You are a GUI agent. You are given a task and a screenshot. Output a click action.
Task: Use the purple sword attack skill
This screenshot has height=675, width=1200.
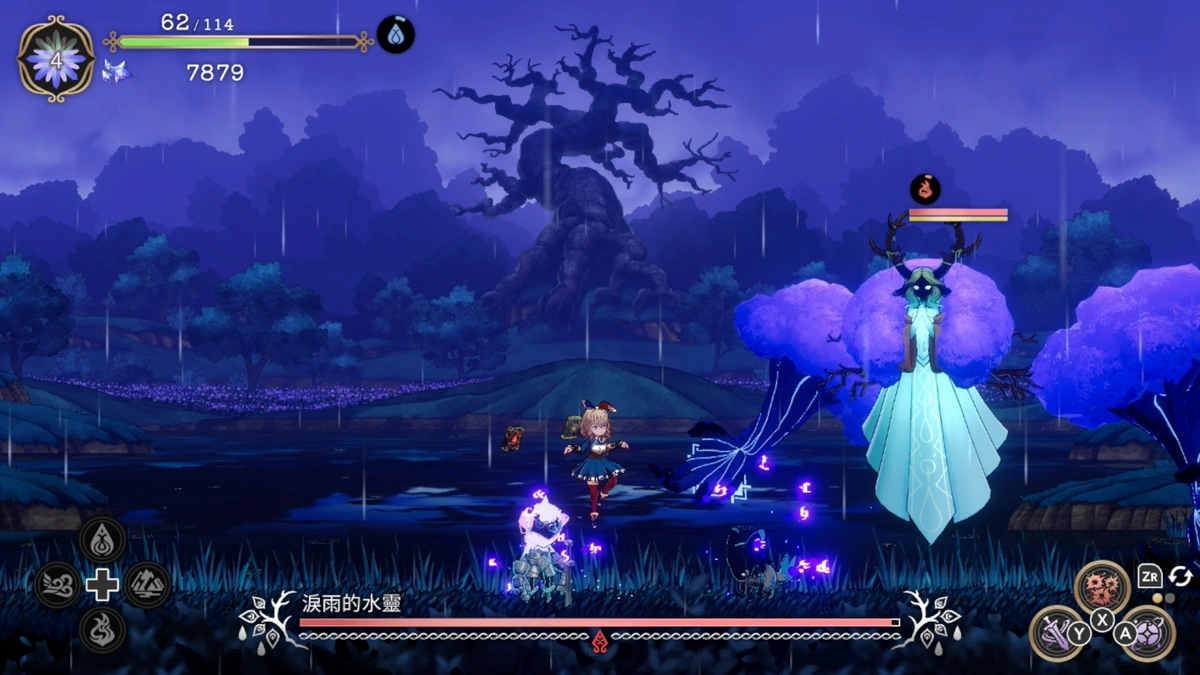[x=1057, y=632]
